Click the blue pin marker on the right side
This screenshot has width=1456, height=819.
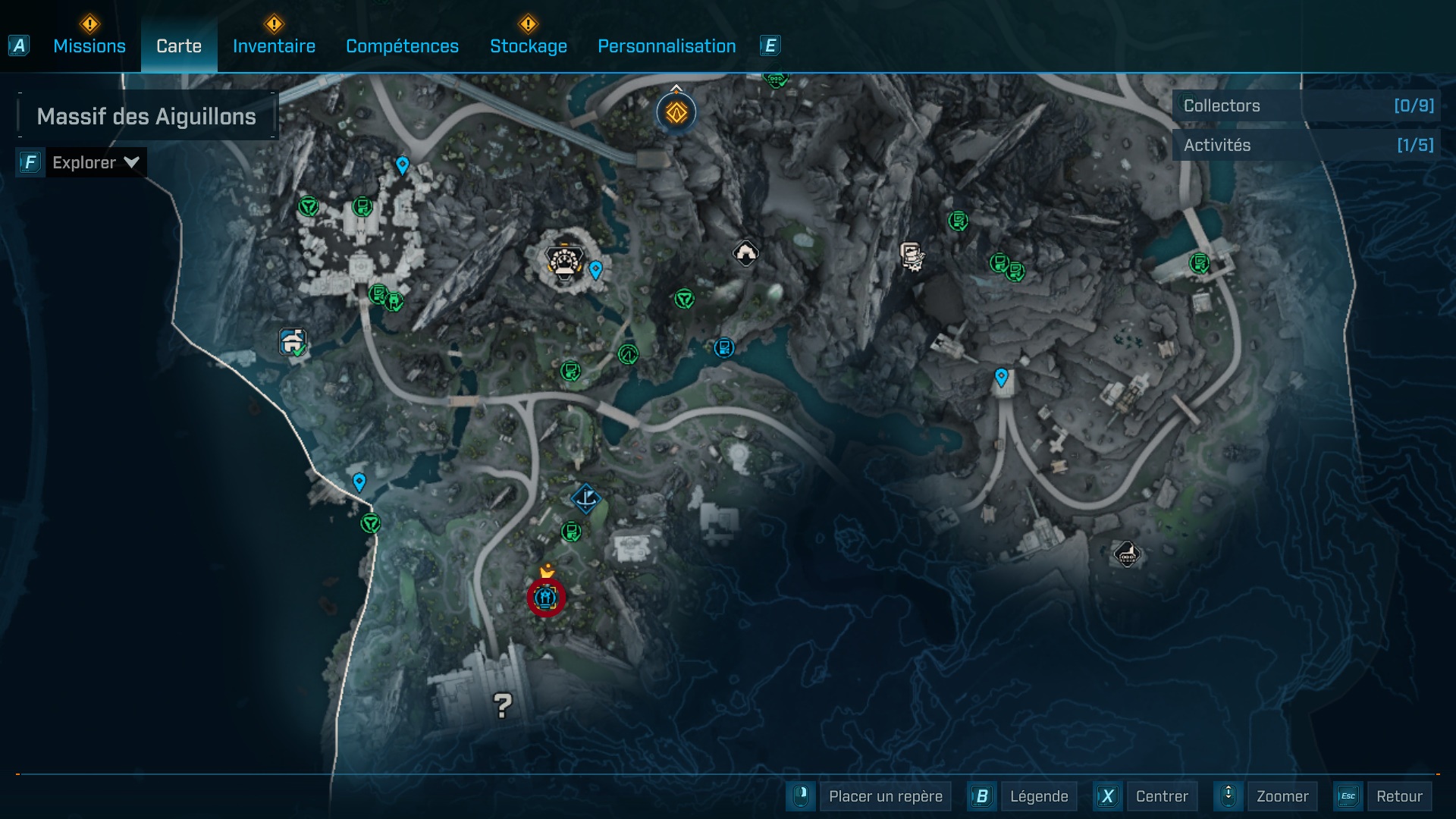[1003, 375]
